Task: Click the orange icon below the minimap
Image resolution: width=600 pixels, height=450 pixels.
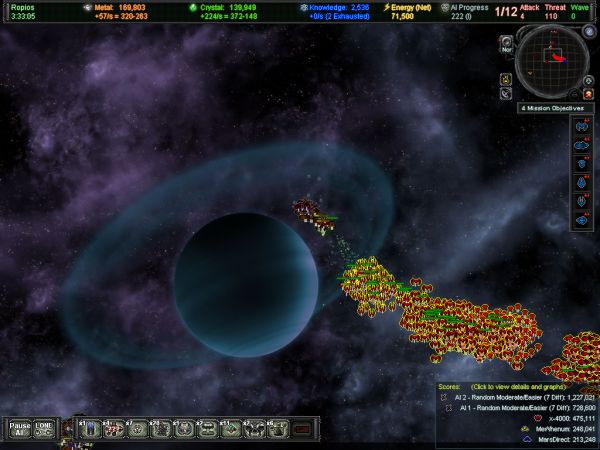Action: coord(590,94)
